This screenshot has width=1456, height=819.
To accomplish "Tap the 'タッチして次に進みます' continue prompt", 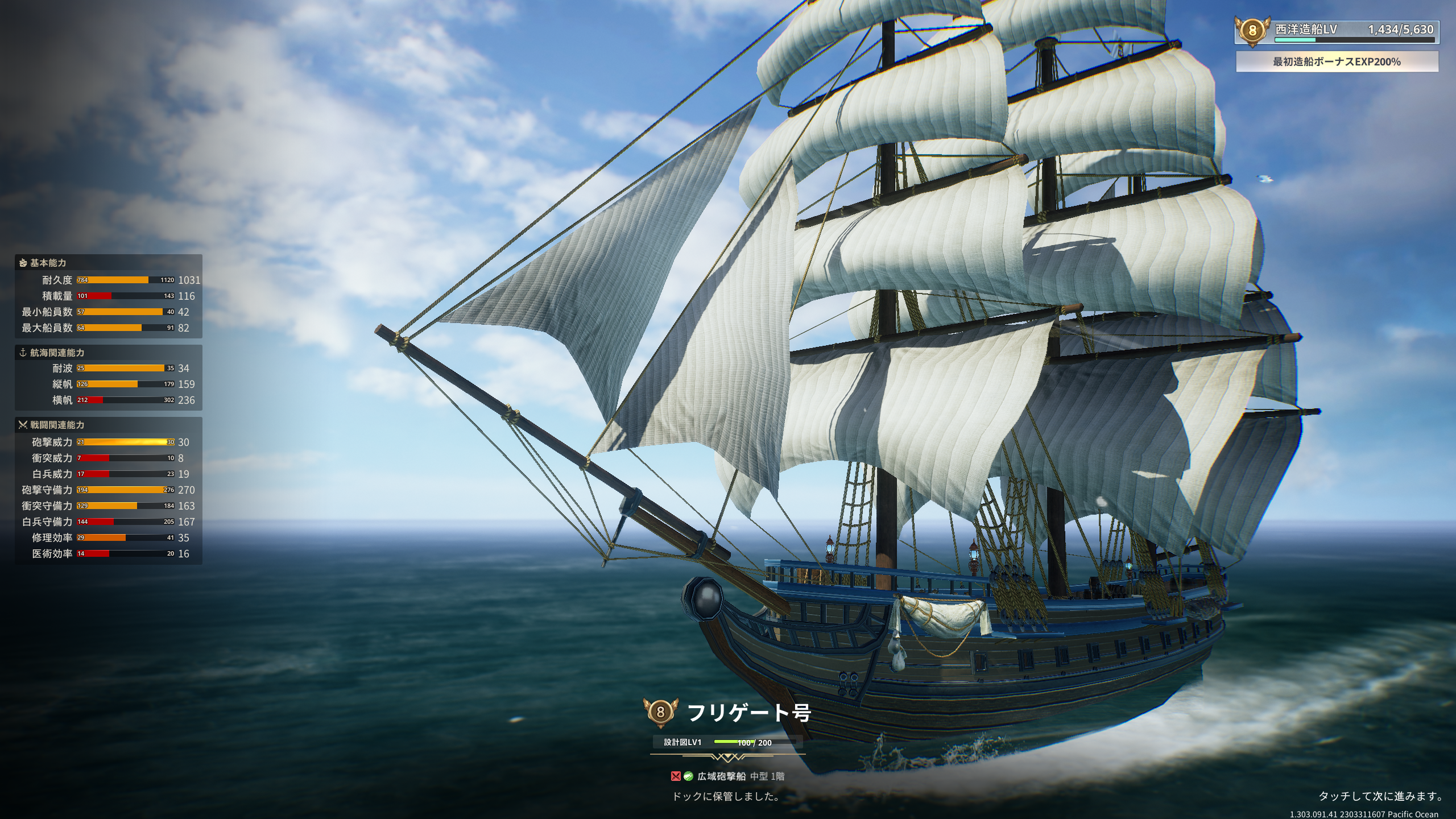I will pos(1380,796).
